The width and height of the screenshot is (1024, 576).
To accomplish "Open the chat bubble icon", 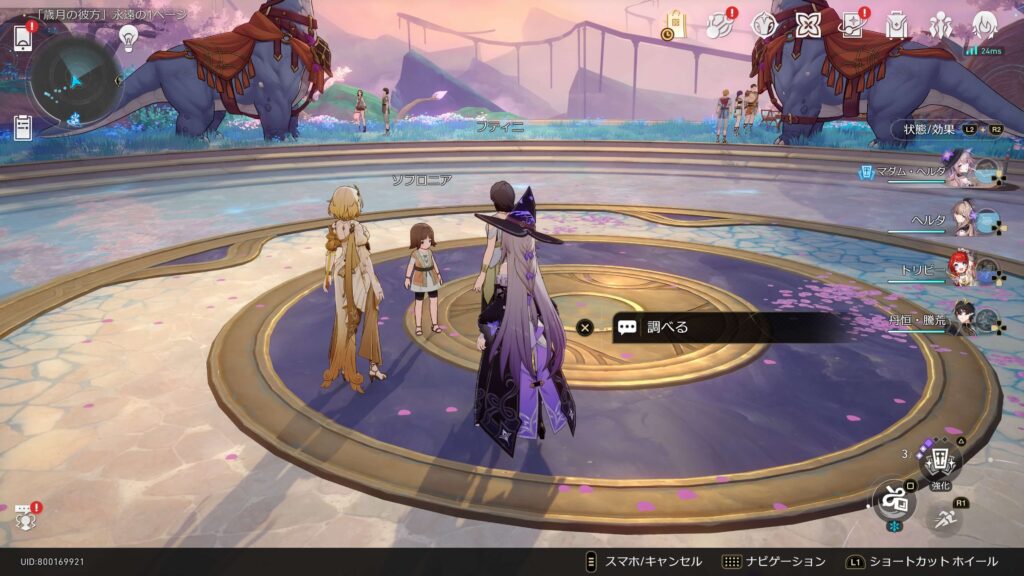I will pos(24,515).
